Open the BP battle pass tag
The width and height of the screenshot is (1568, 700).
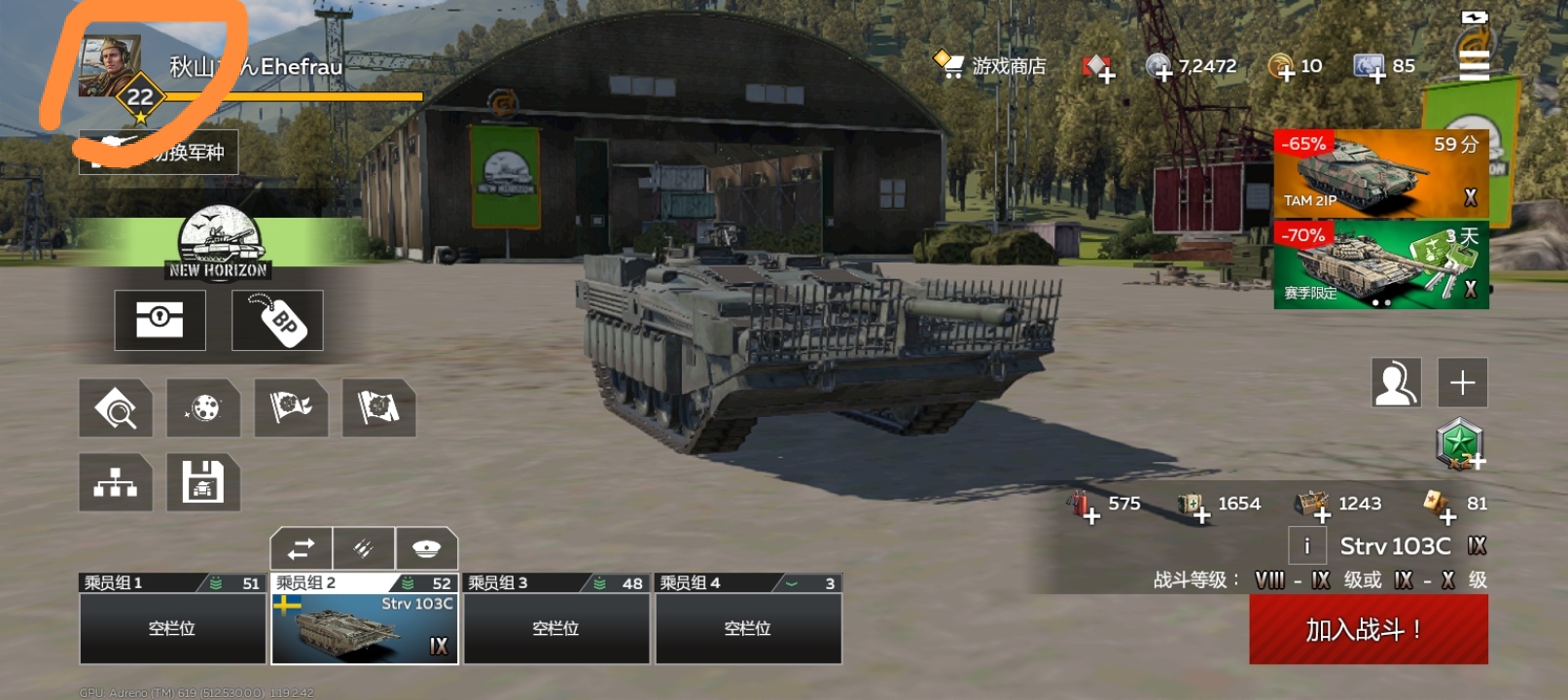point(277,320)
